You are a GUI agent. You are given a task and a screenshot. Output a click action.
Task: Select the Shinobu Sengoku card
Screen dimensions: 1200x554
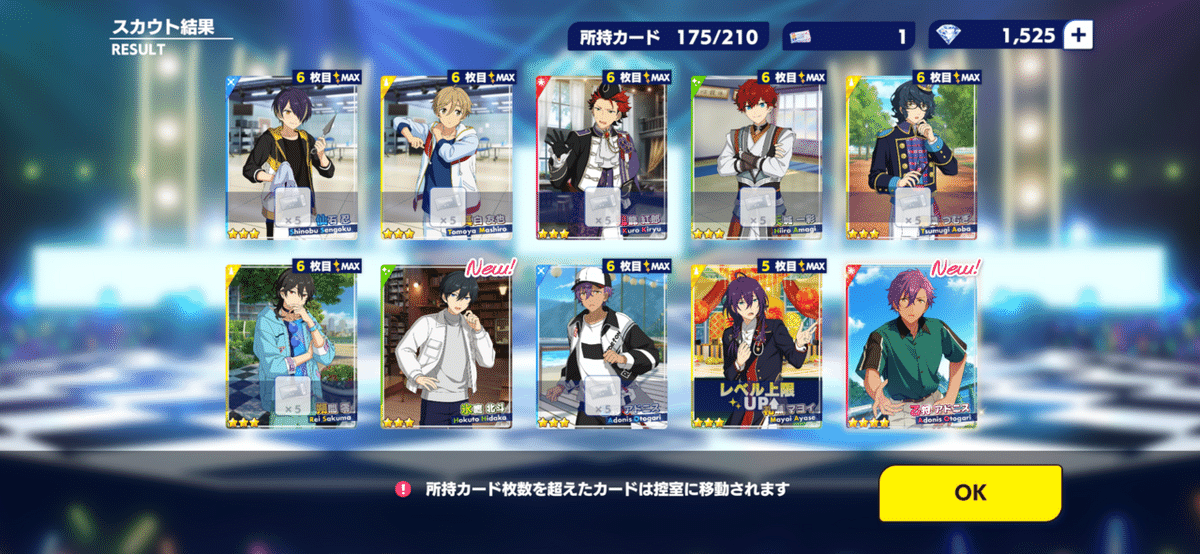(292, 155)
